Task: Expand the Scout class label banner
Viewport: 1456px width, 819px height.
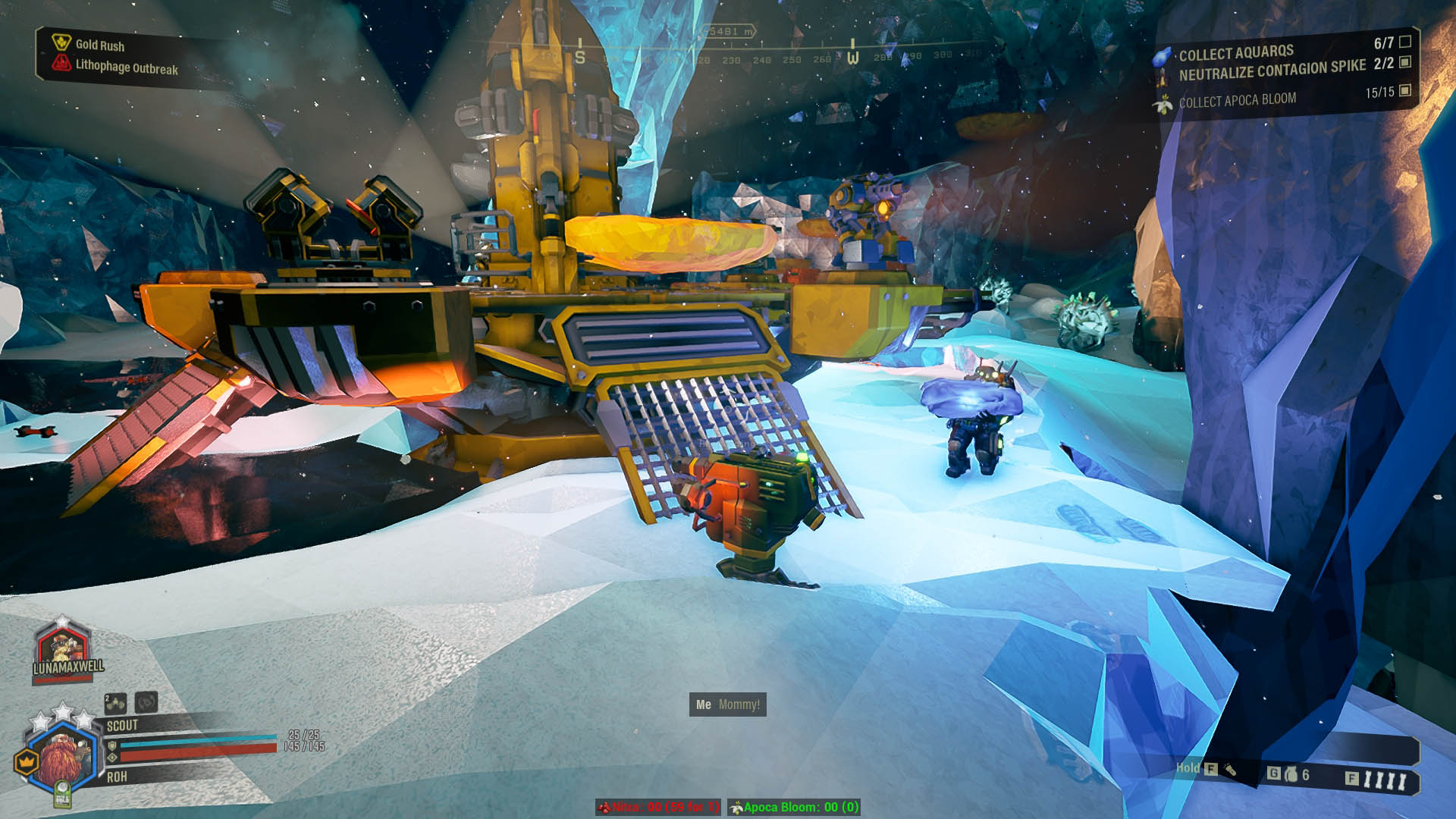Action: coord(124,725)
